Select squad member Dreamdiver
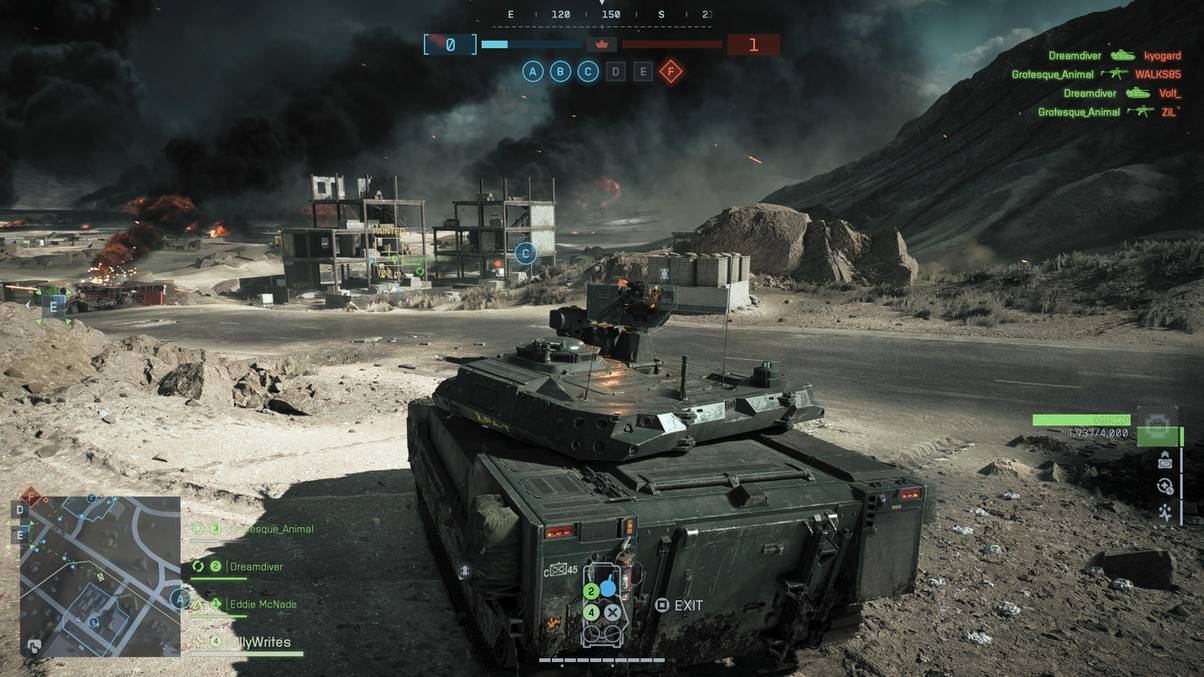Image resolution: width=1204 pixels, height=677 pixels. (255, 566)
